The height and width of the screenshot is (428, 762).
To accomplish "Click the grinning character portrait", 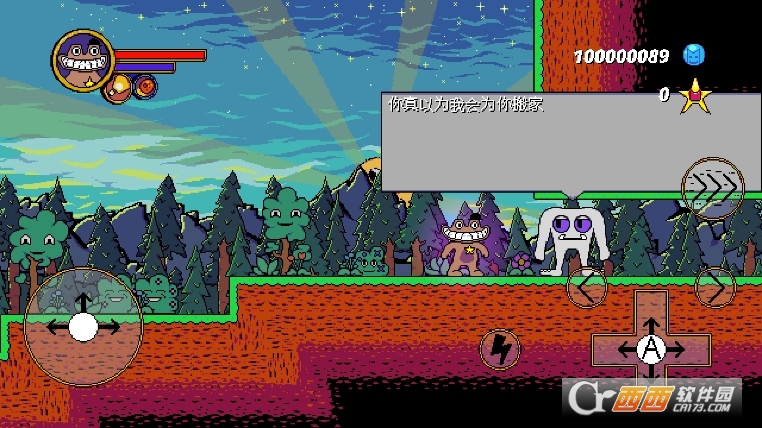I will 82,60.
